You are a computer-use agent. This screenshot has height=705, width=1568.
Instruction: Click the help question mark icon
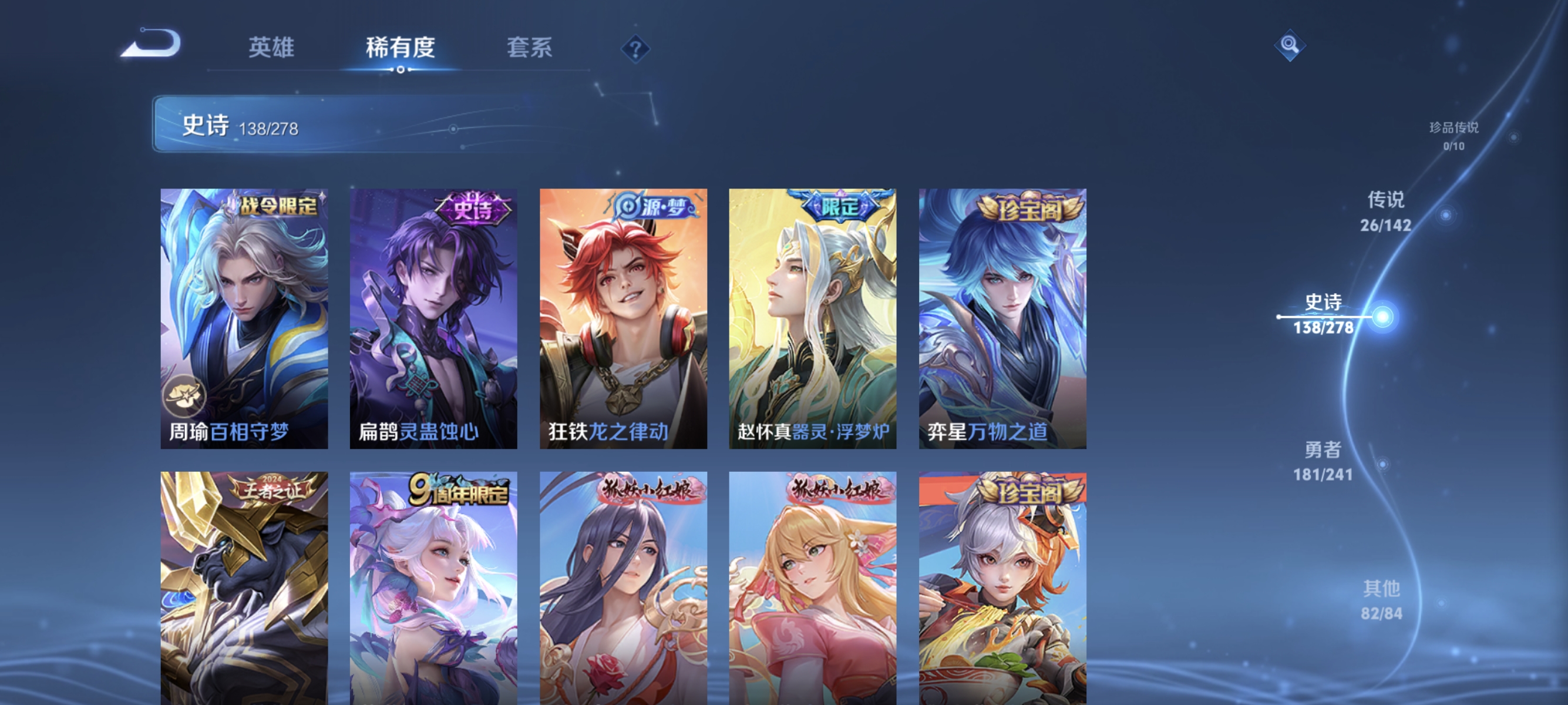635,49
